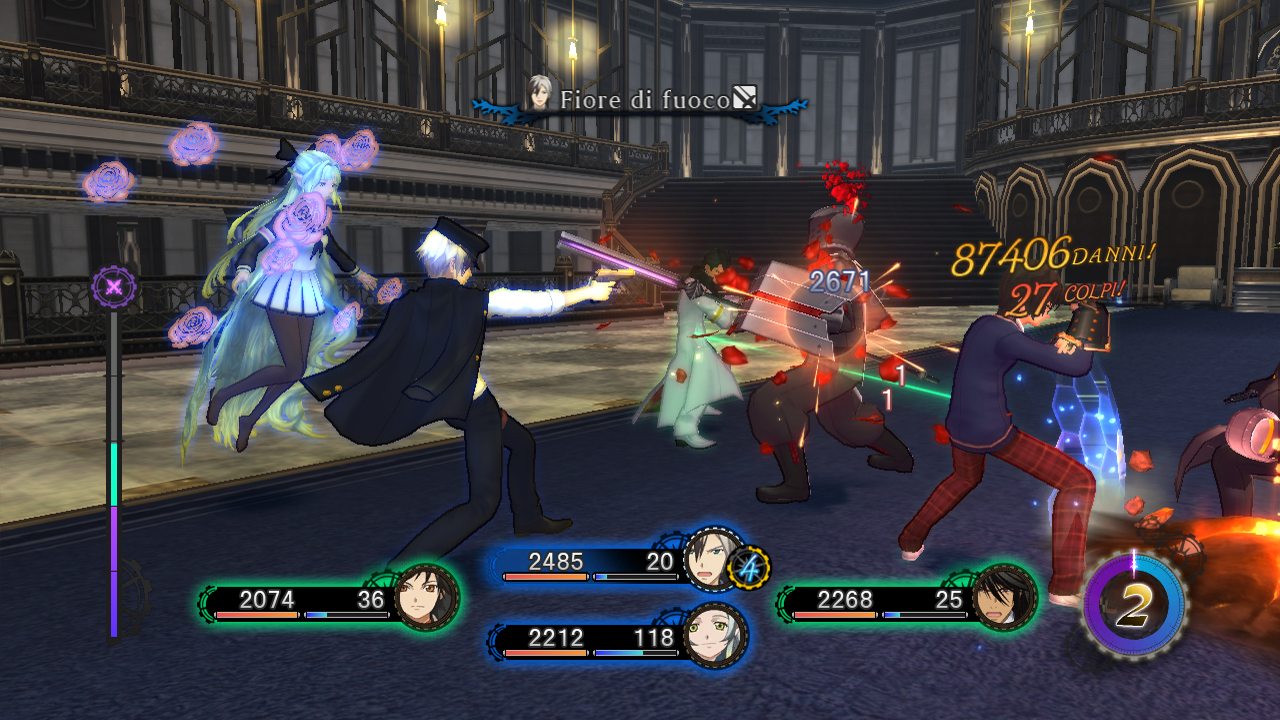Screen dimensions: 1280x720
Task: Click the weapon icon after Fiore di fuoco
Action: tap(745, 97)
